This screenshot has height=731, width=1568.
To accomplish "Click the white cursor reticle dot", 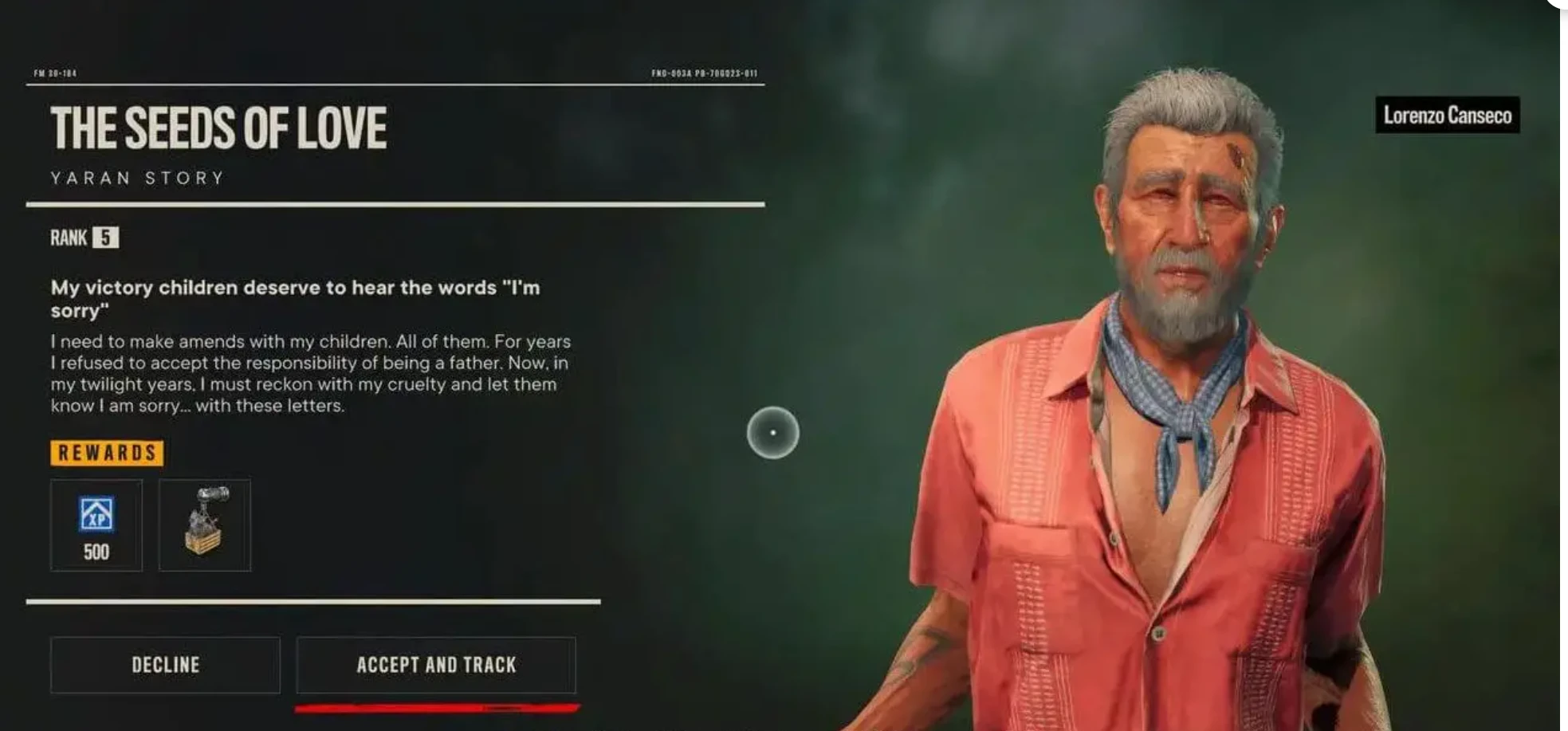I will point(772,430).
